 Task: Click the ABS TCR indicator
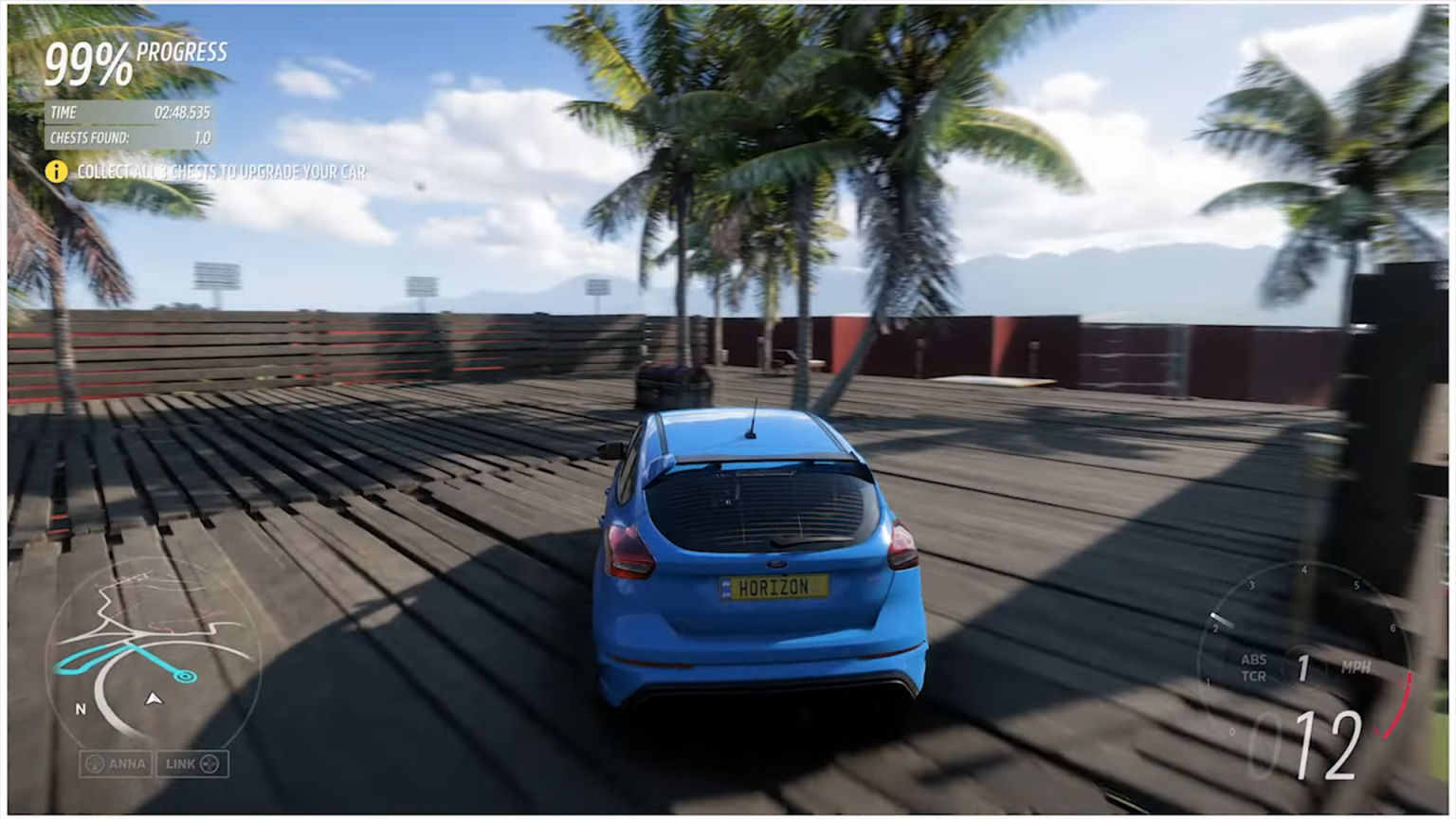point(1252,665)
